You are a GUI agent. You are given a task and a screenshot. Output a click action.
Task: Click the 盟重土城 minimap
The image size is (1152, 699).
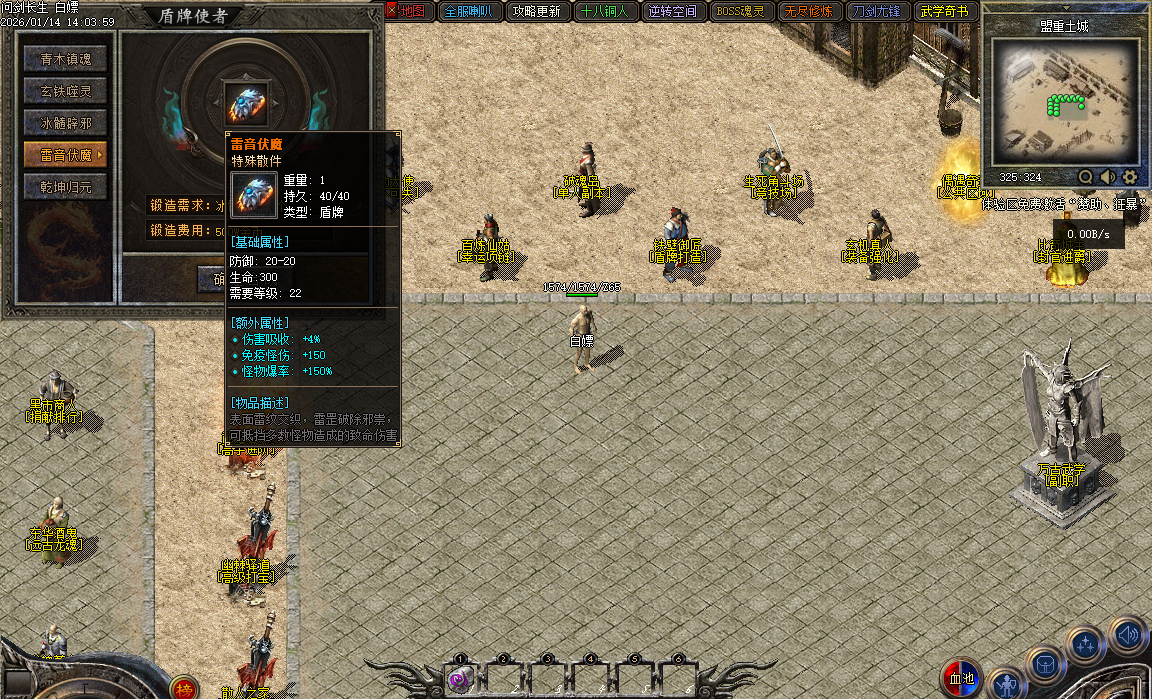[1066, 102]
